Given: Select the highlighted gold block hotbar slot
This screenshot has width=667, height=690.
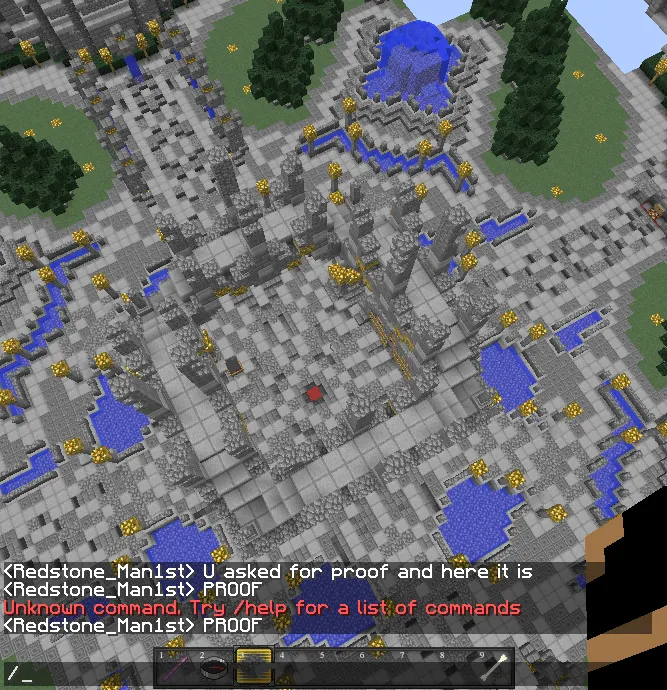Looking at the screenshot, I should click(254, 668).
